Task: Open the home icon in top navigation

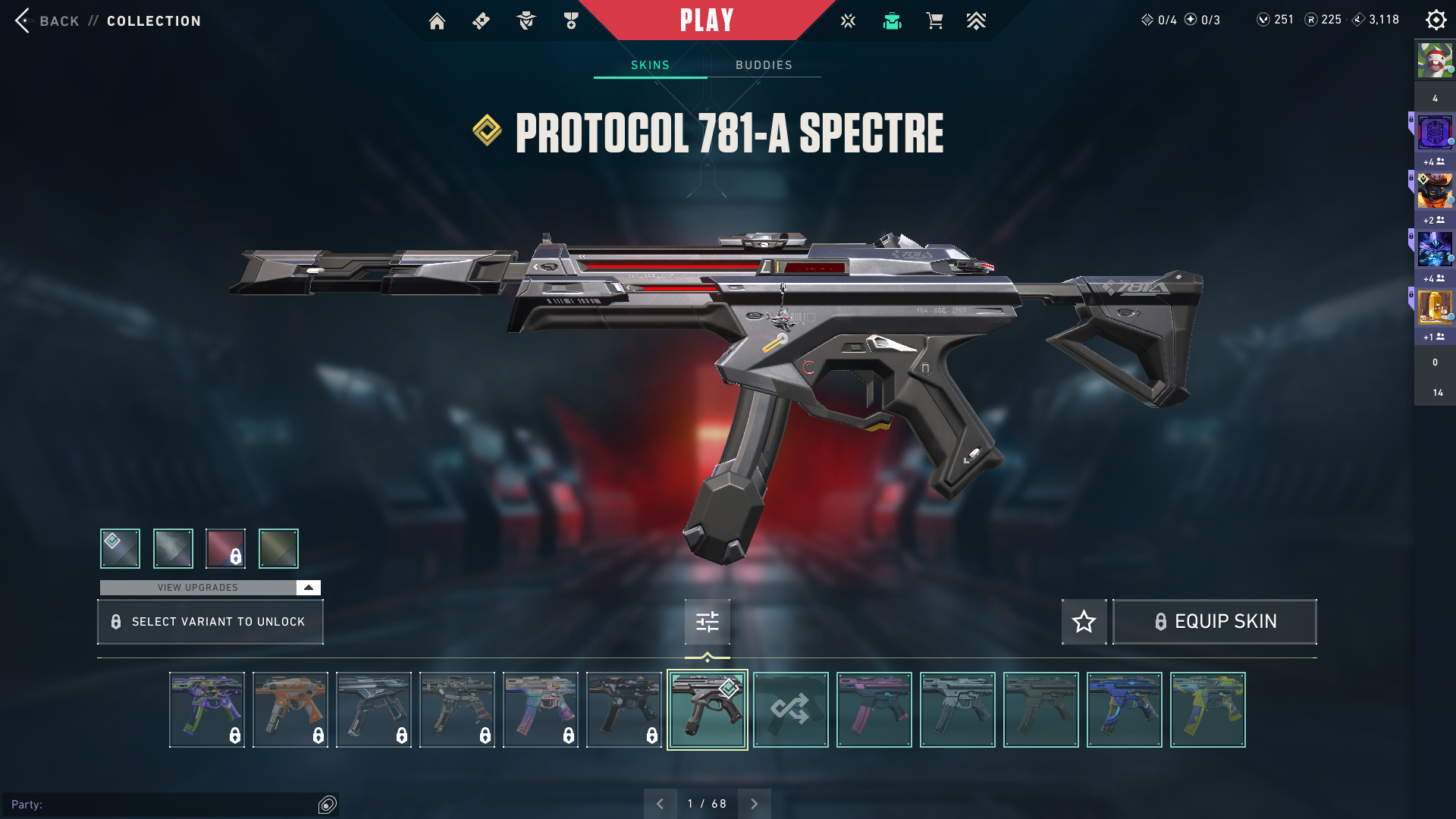Action: tap(437, 21)
